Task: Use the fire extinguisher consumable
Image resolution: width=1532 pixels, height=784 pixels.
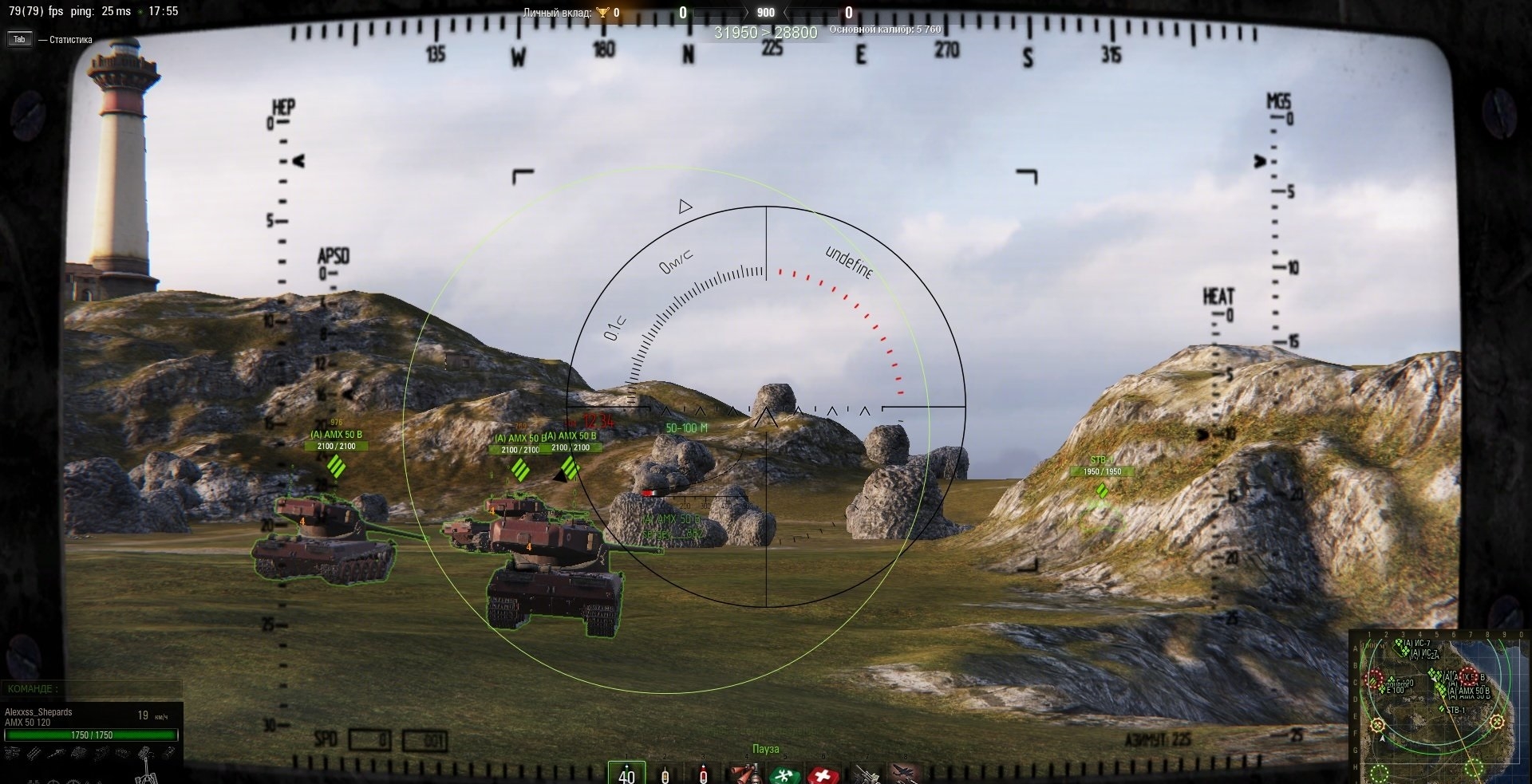Action: click(745, 774)
